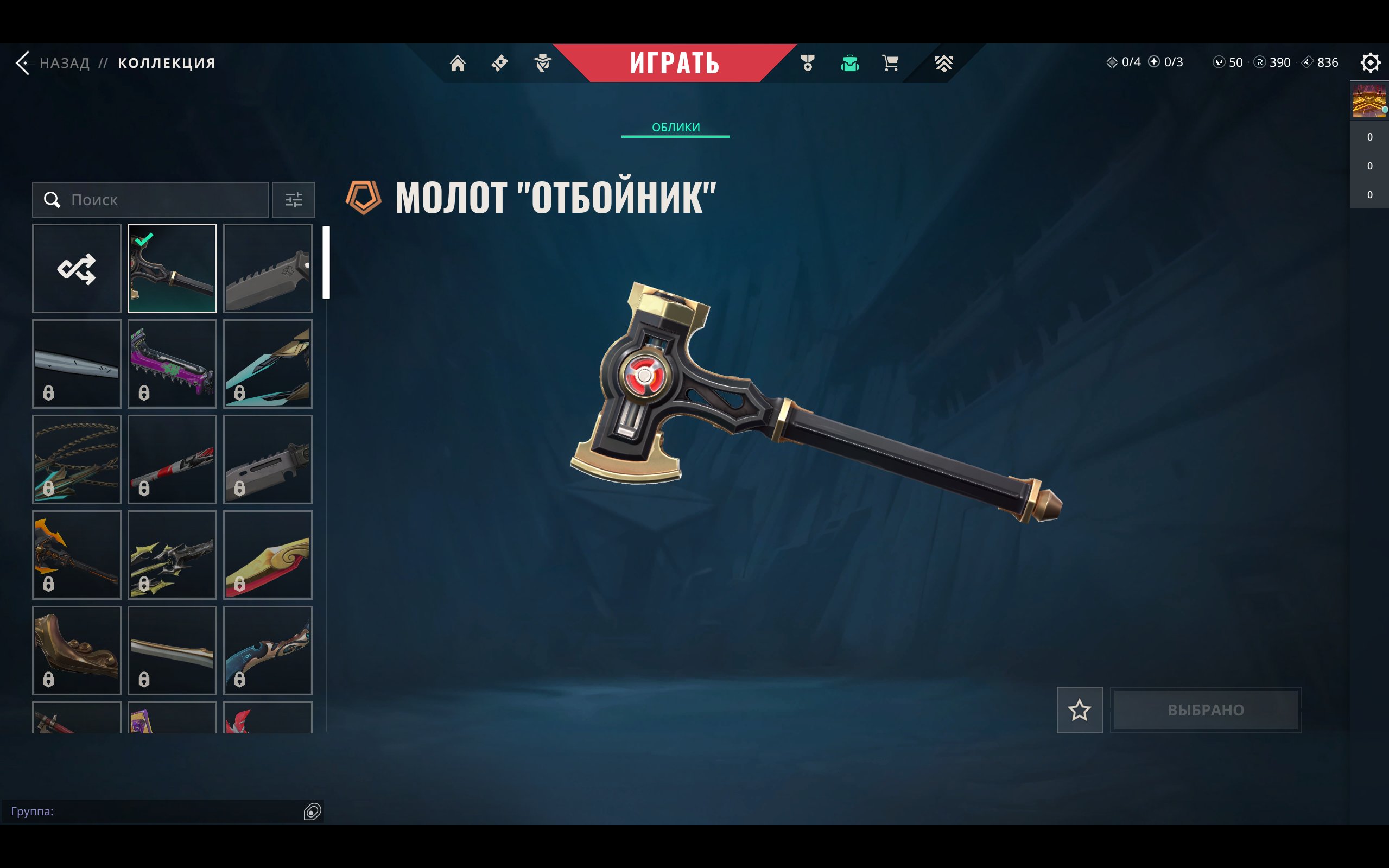Open the home screen icon
This screenshot has height=868, width=1389.
tap(458, 62)
